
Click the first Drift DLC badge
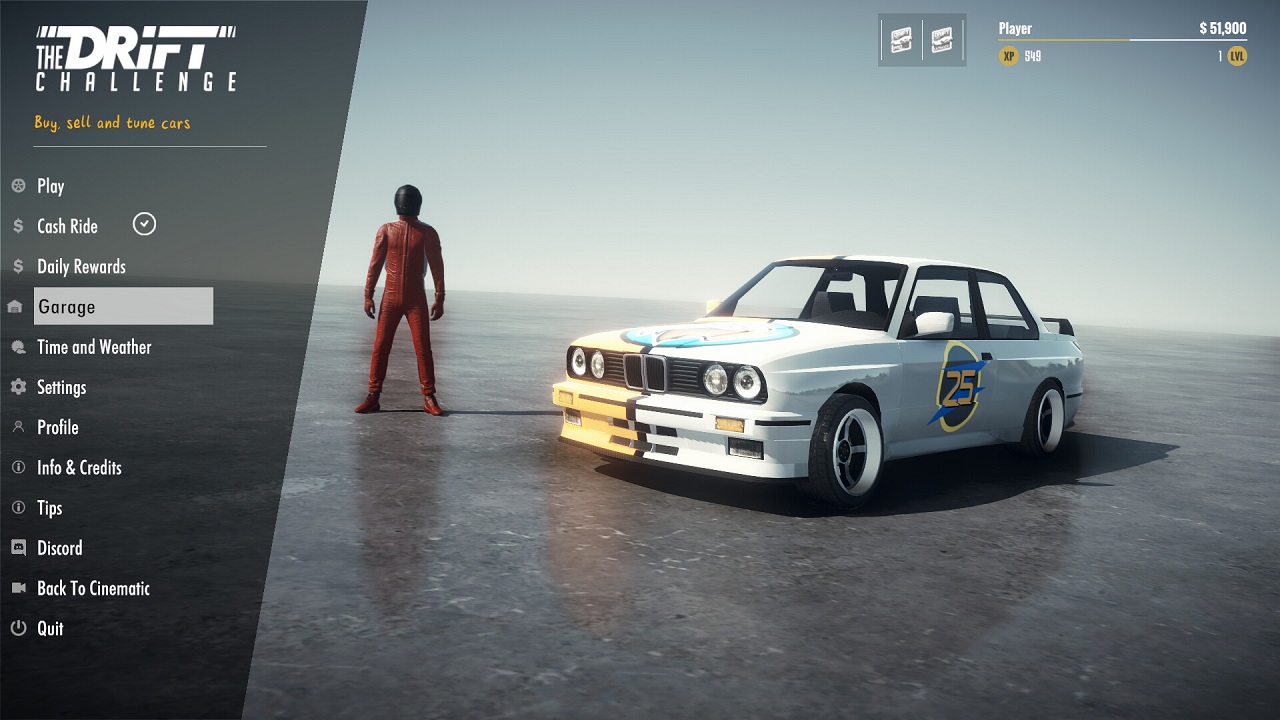click(901, 38)
